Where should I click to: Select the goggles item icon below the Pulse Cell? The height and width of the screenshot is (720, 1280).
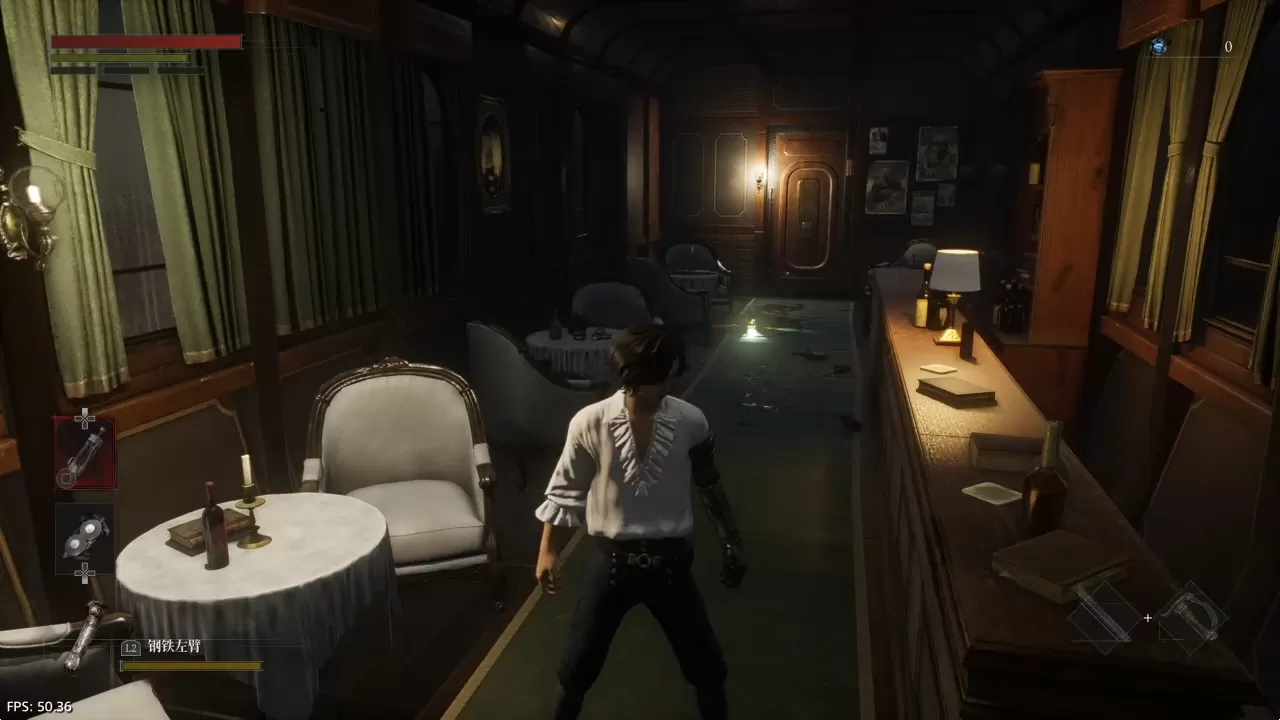click(x=84, y=533)
